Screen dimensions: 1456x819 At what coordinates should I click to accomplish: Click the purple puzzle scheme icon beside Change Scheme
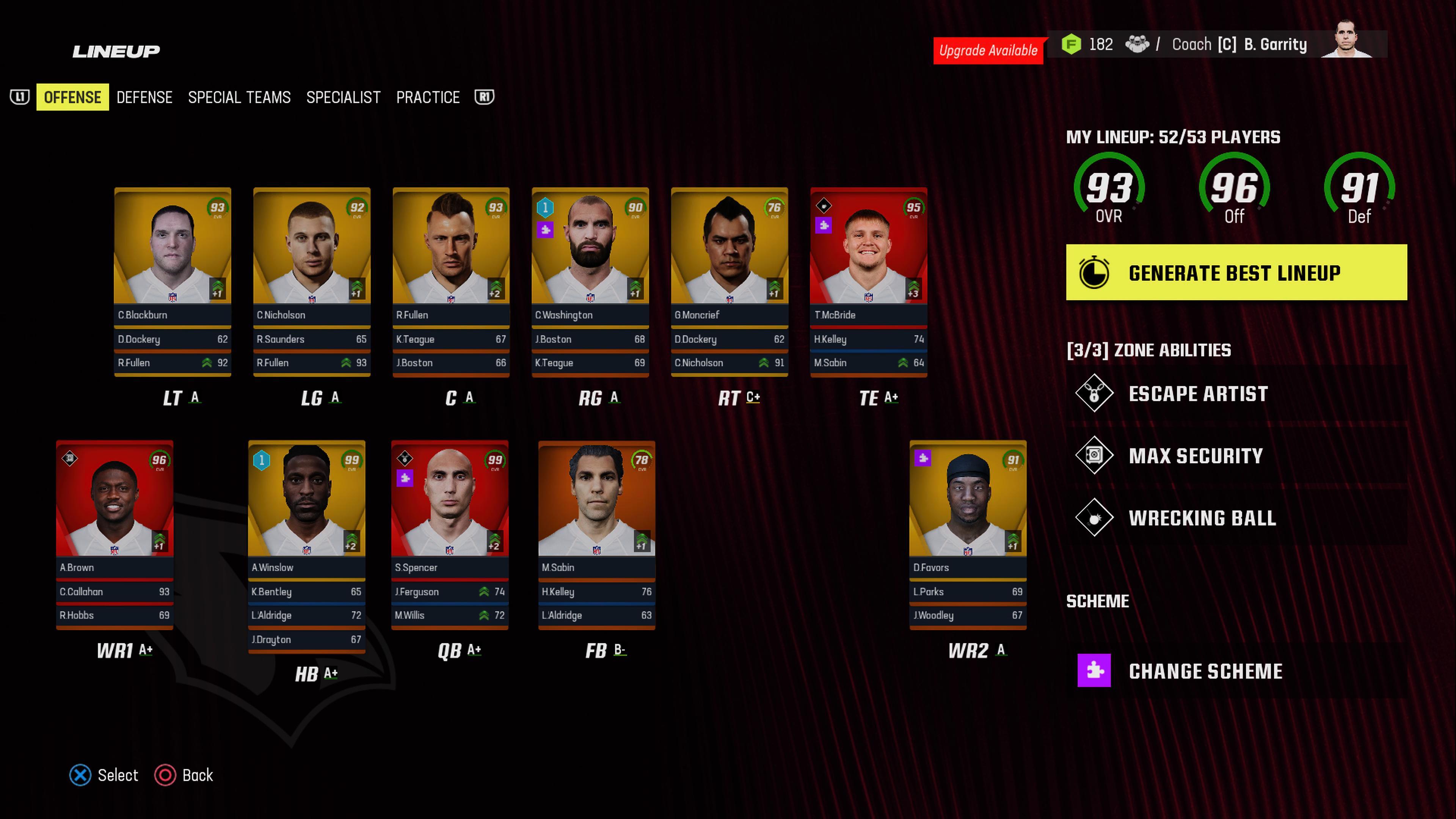pos(1095,672)
